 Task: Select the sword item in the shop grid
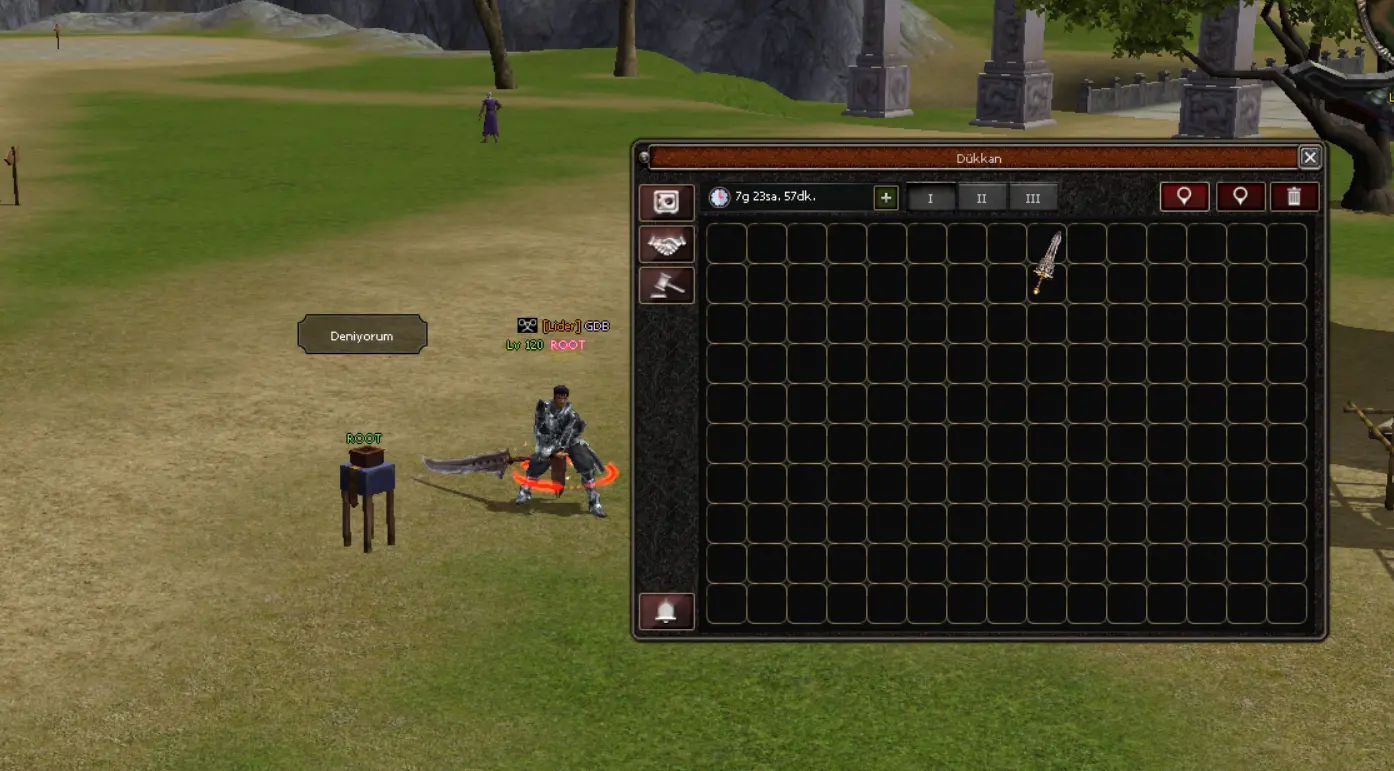(x=1047, y=263)
